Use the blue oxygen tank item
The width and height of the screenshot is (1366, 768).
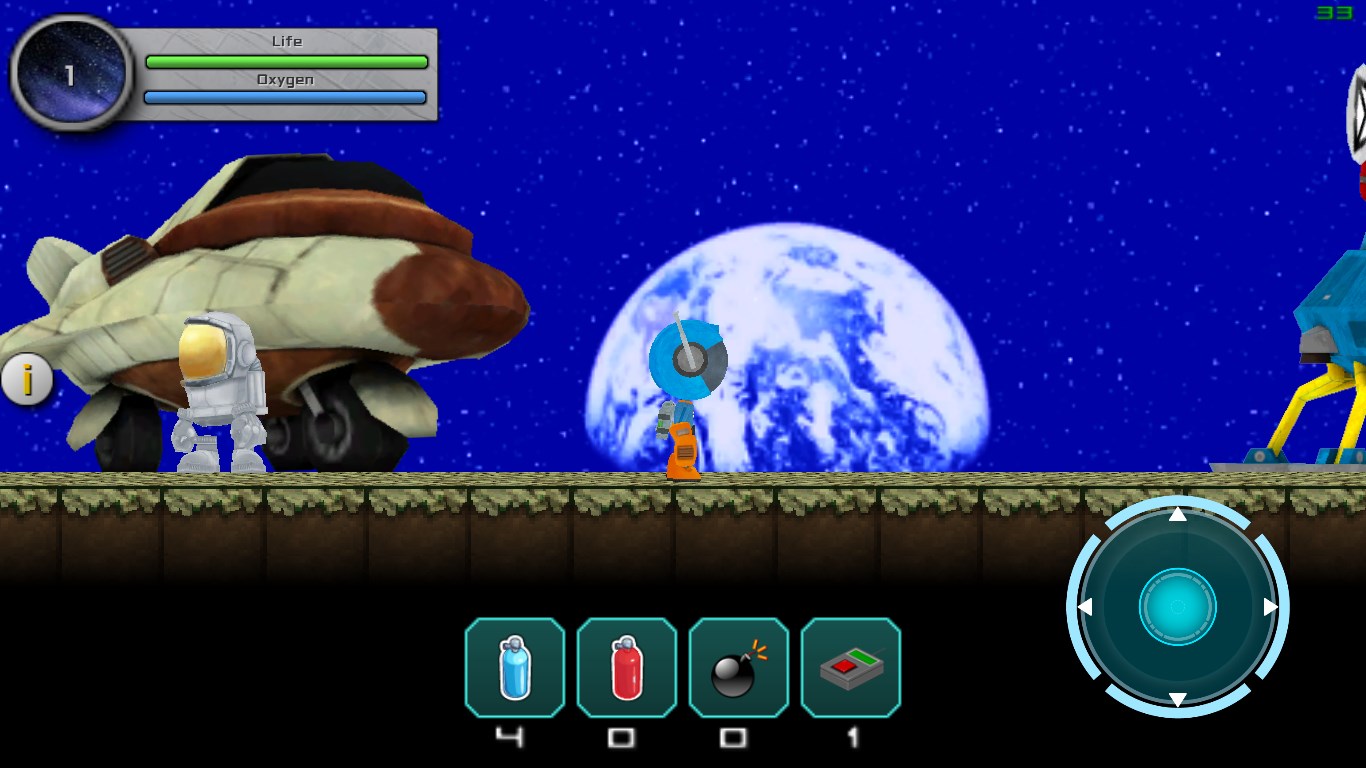pos(515,667)
